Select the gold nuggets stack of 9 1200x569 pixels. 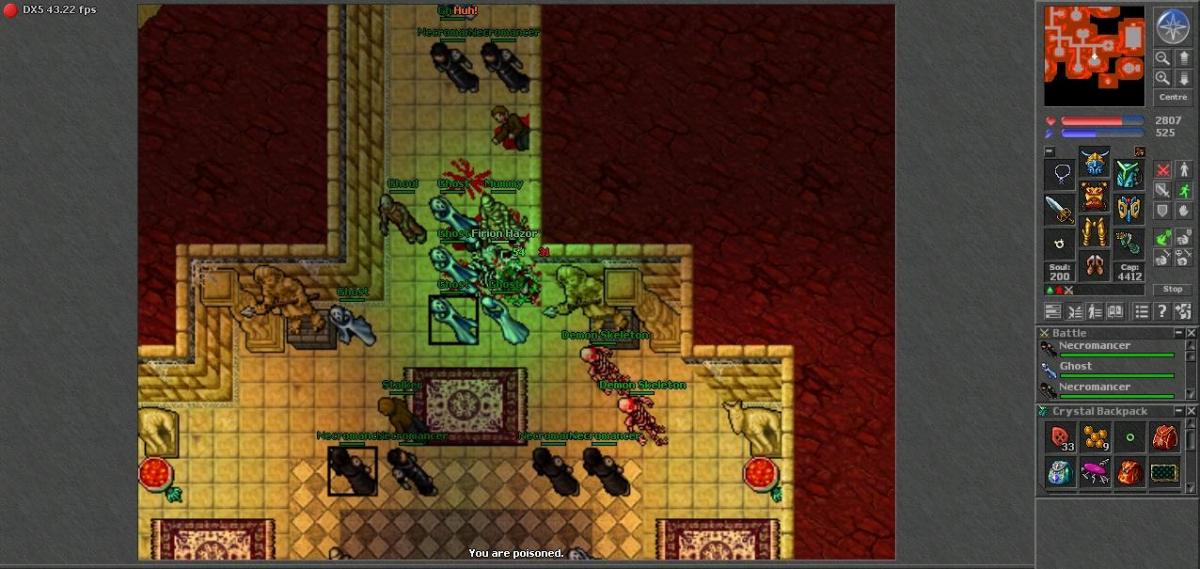1095,437
